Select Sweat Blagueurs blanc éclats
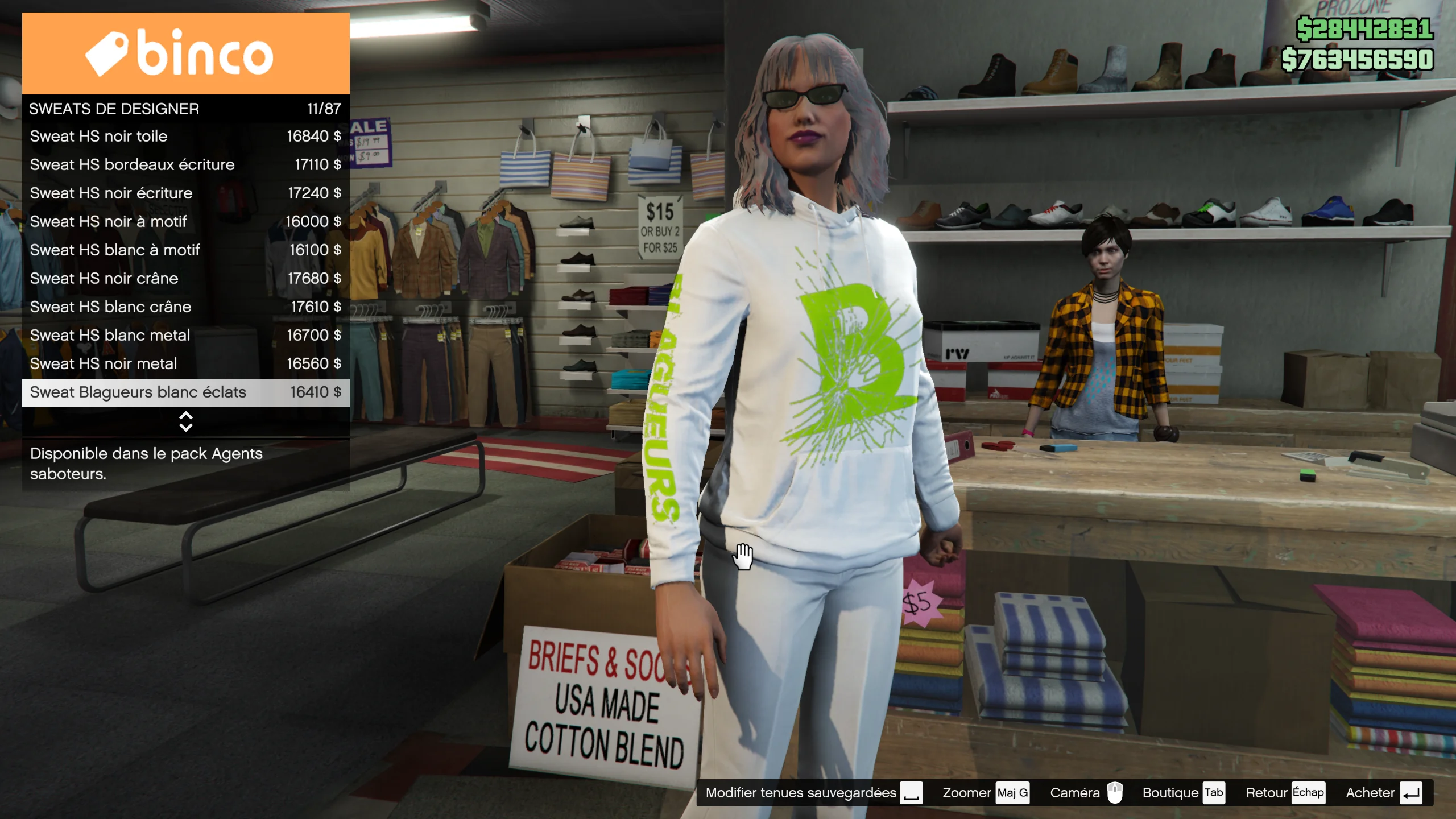 (185, 392)
